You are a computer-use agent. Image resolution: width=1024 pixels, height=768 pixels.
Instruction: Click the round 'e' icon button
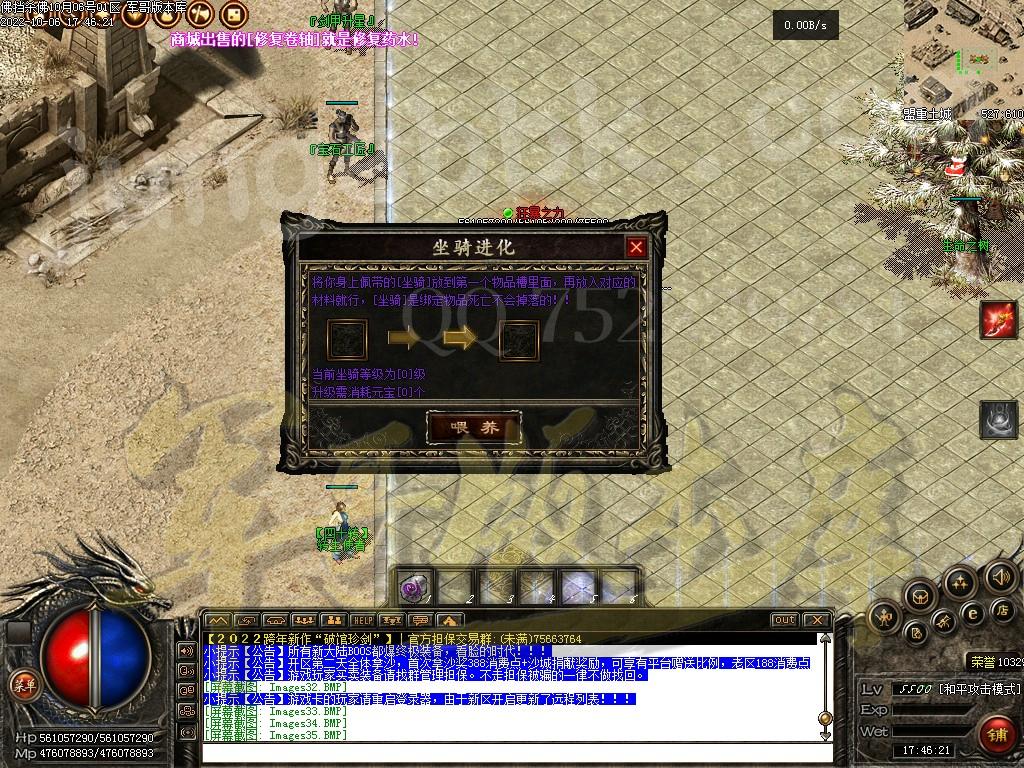971,613
